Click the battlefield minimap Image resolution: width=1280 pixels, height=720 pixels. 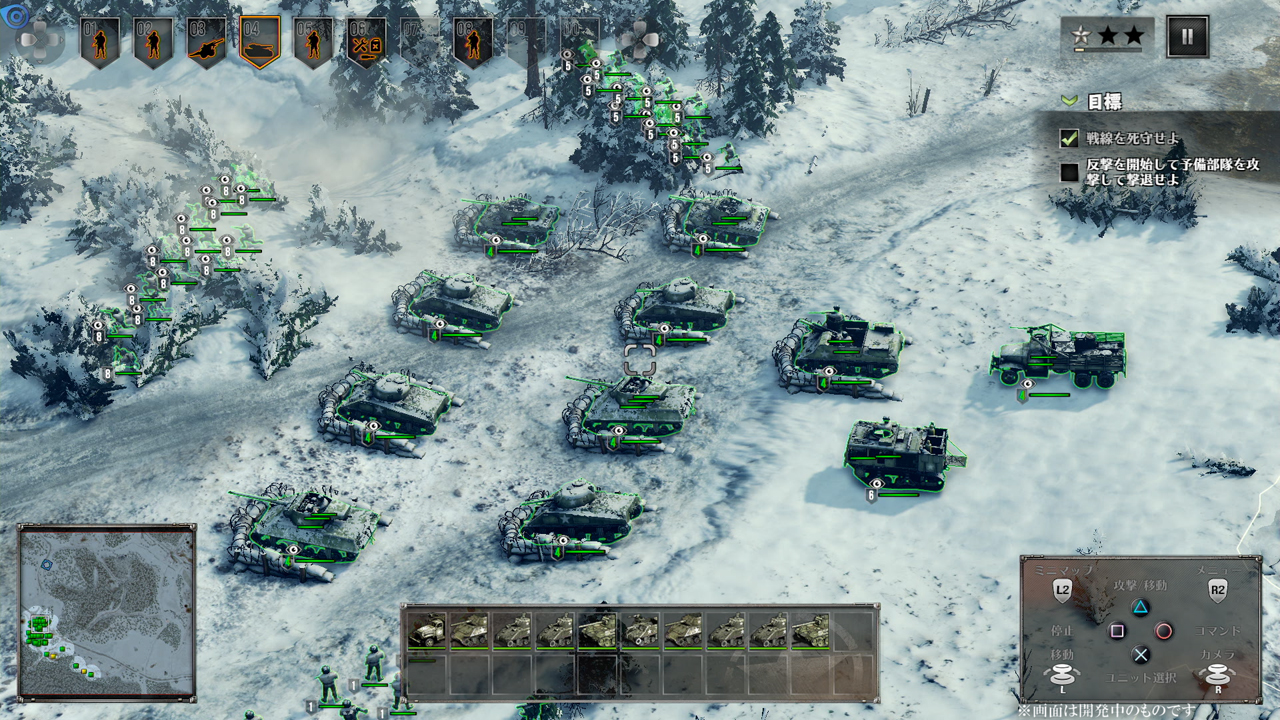(106, 612)
